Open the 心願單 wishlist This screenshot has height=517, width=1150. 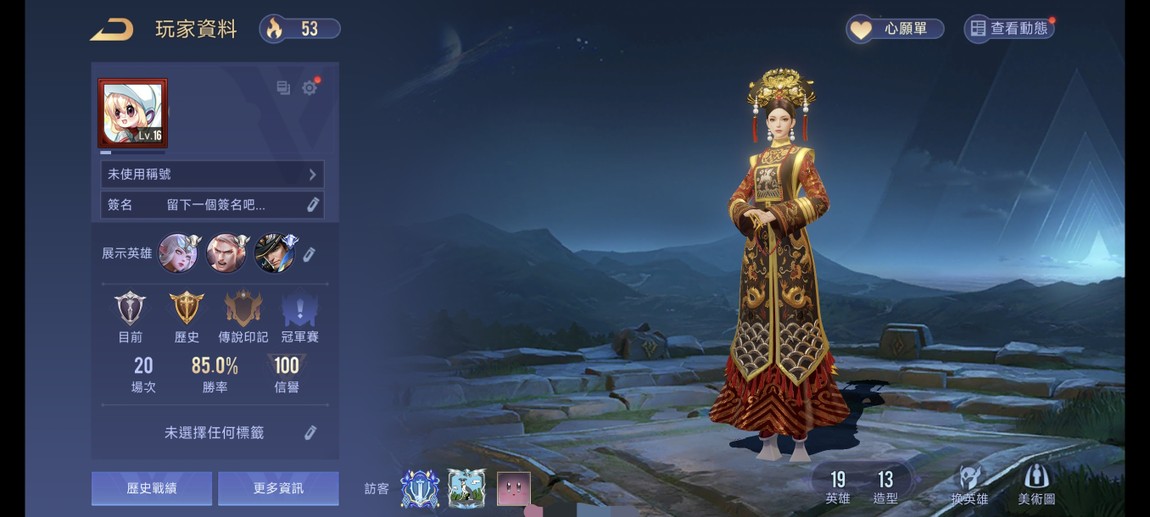895,29
